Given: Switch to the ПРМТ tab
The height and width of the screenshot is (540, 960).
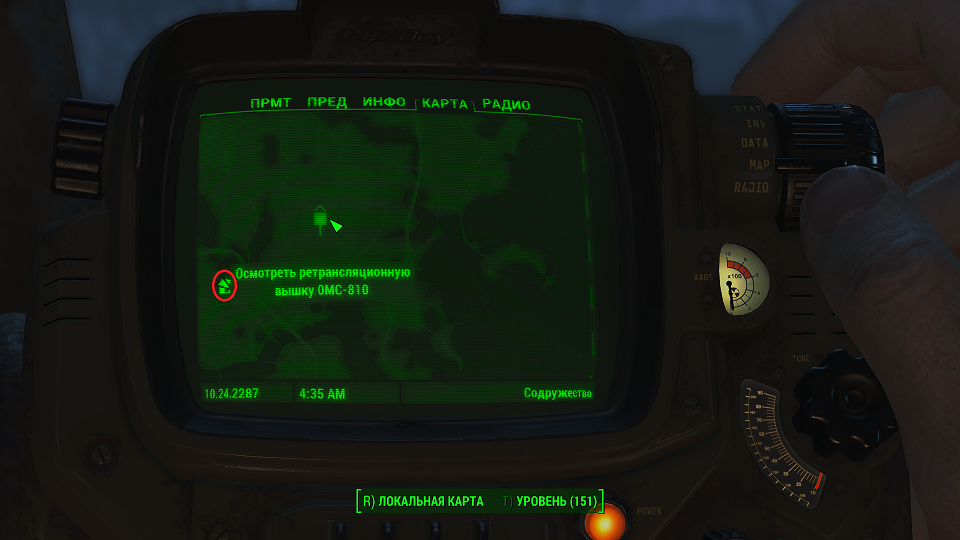Looking at the screenshot, I should 271,103.
